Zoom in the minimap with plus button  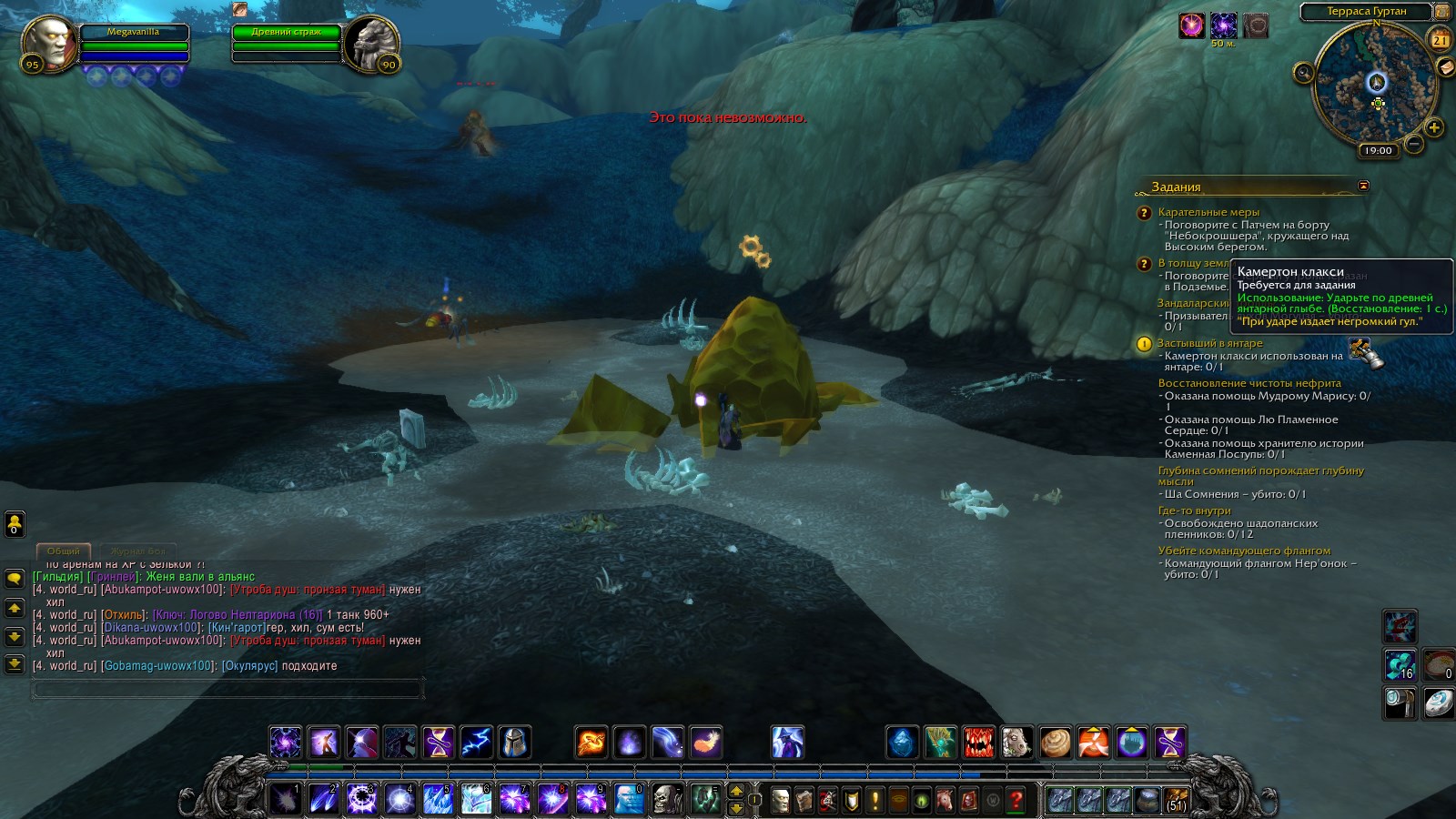pyautogui.click(x=1433, y=127)
